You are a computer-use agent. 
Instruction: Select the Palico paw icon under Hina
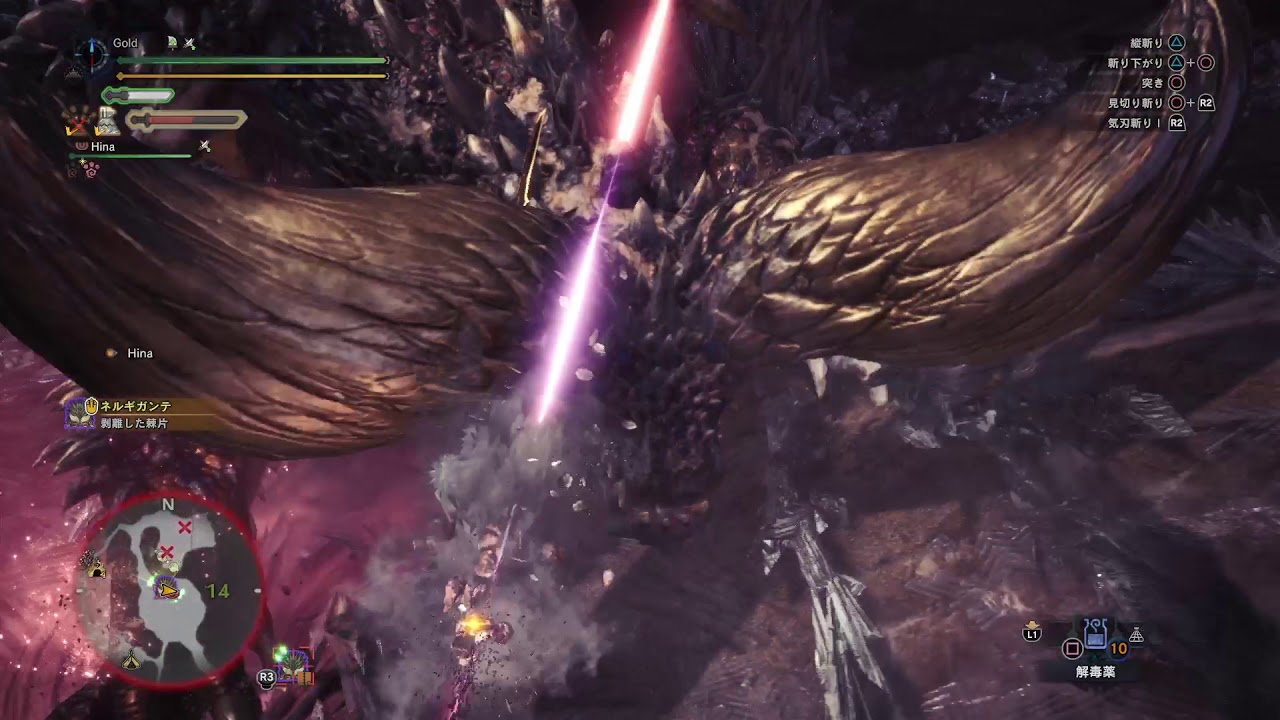(x=94, y=171)
